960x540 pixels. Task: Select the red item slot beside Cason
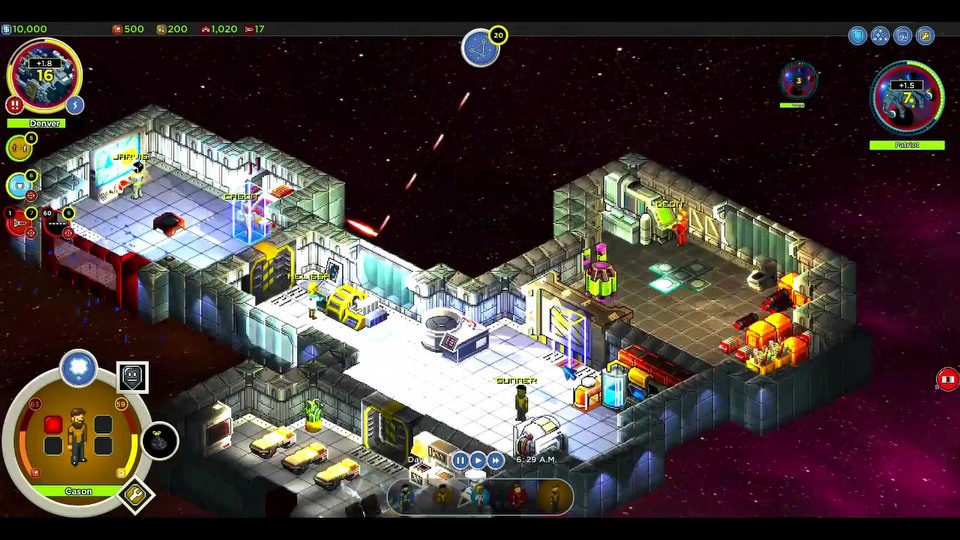(54, 425)
